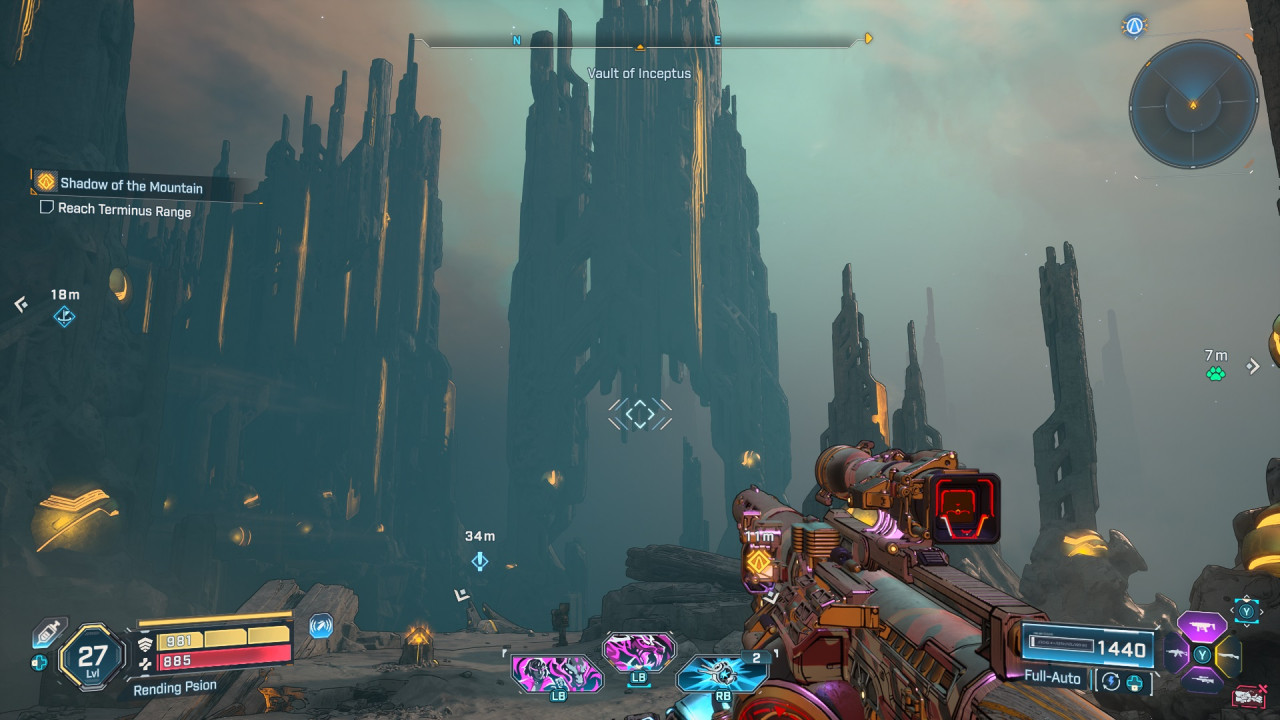Click the assault rifle weapon slot

click(x=1176, y=652)
